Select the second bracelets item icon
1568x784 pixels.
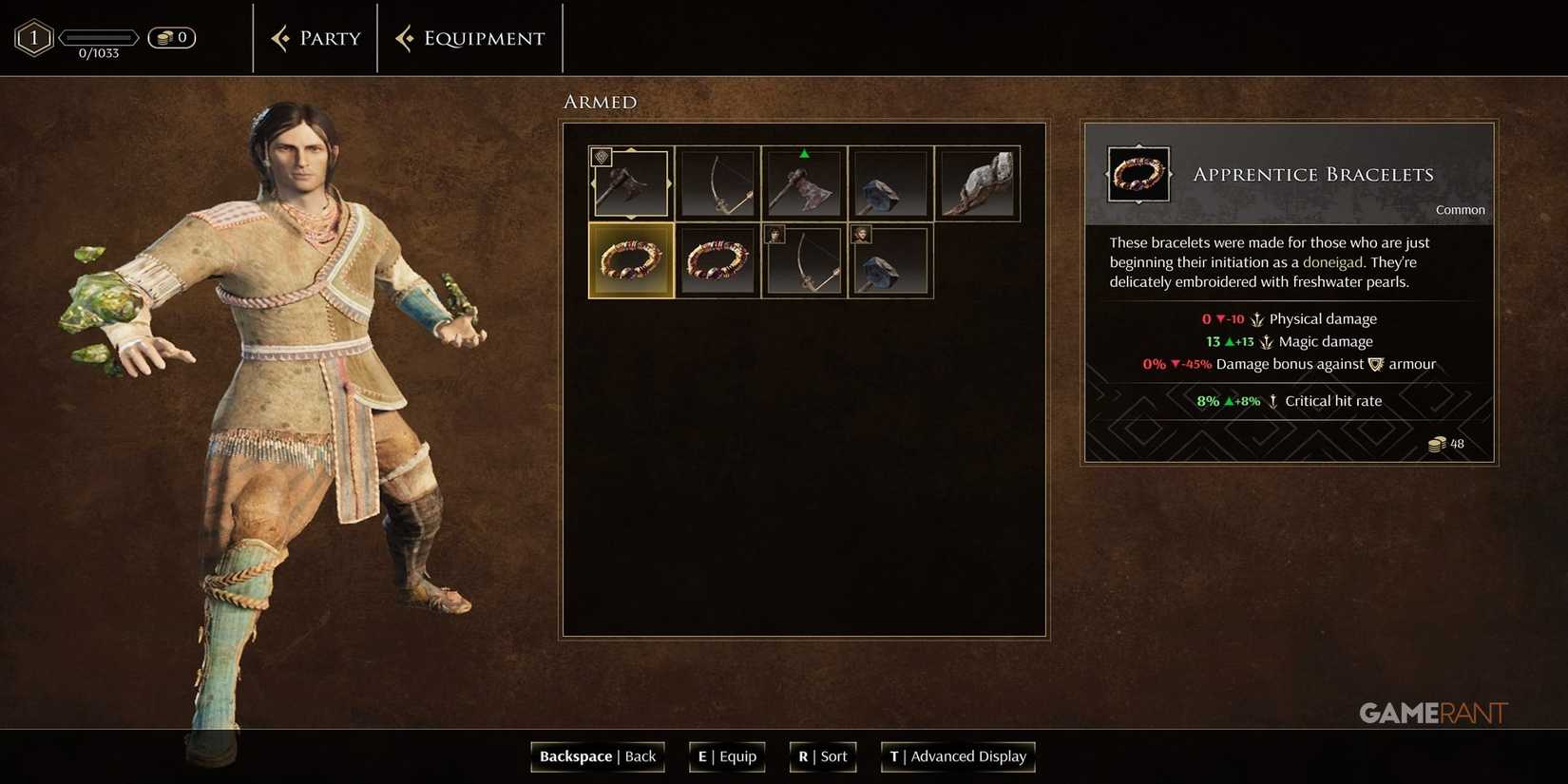[717, 259]
